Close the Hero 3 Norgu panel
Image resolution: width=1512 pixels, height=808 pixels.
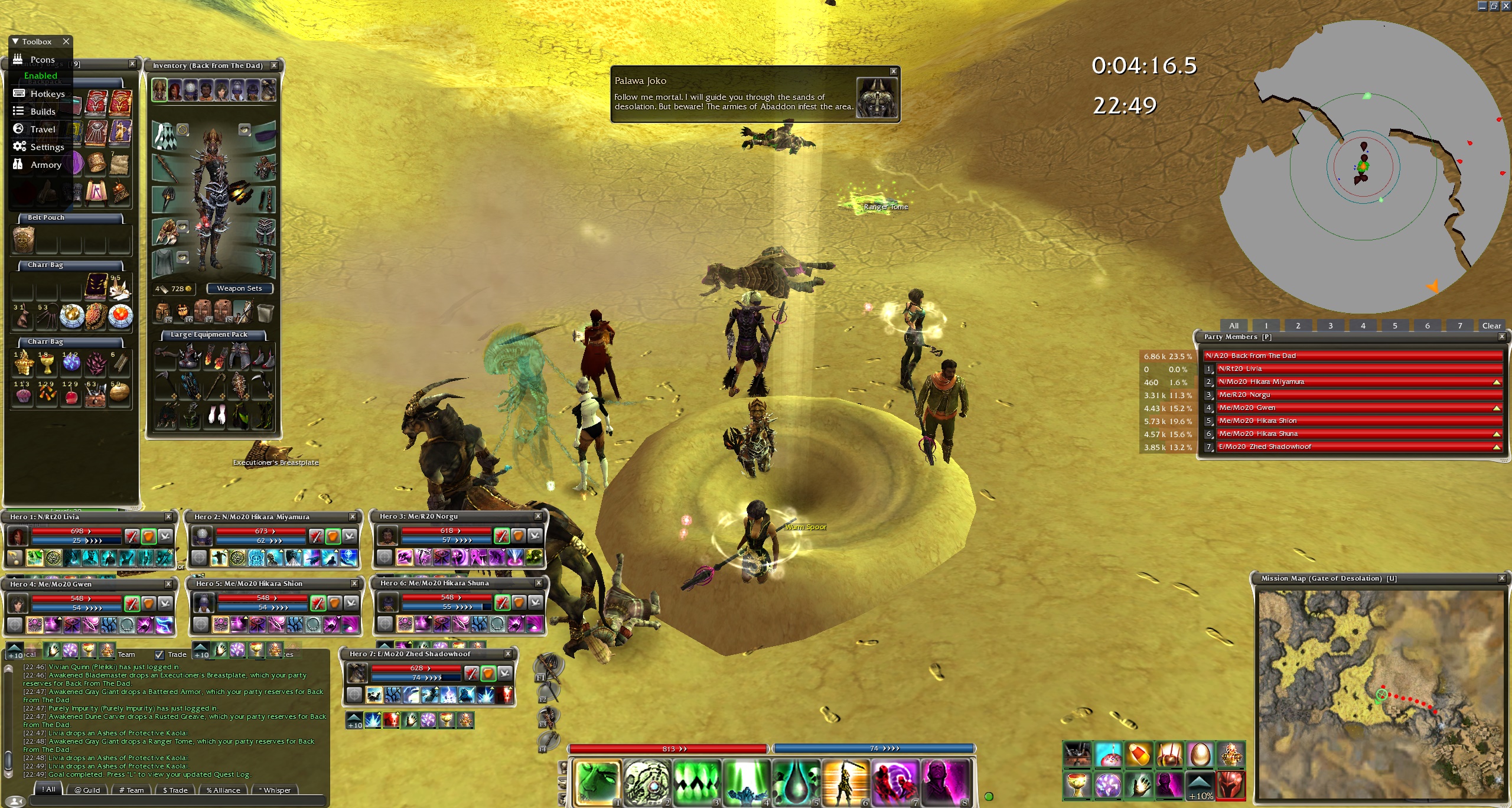coord(537,516)
